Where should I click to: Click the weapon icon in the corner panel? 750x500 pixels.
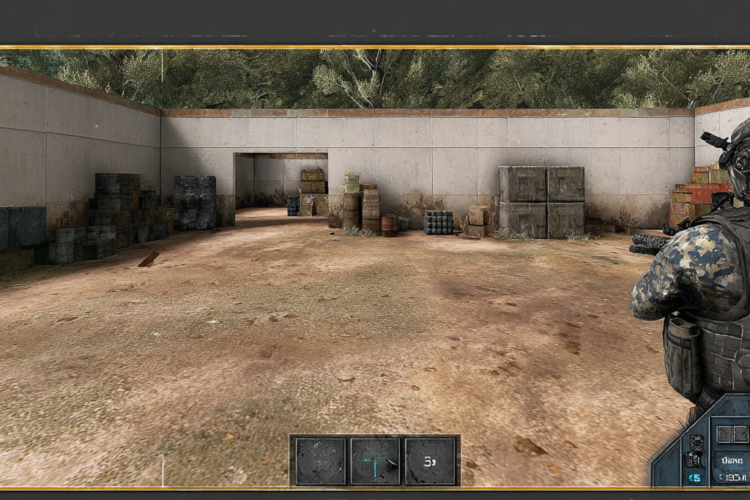(695, 457)
